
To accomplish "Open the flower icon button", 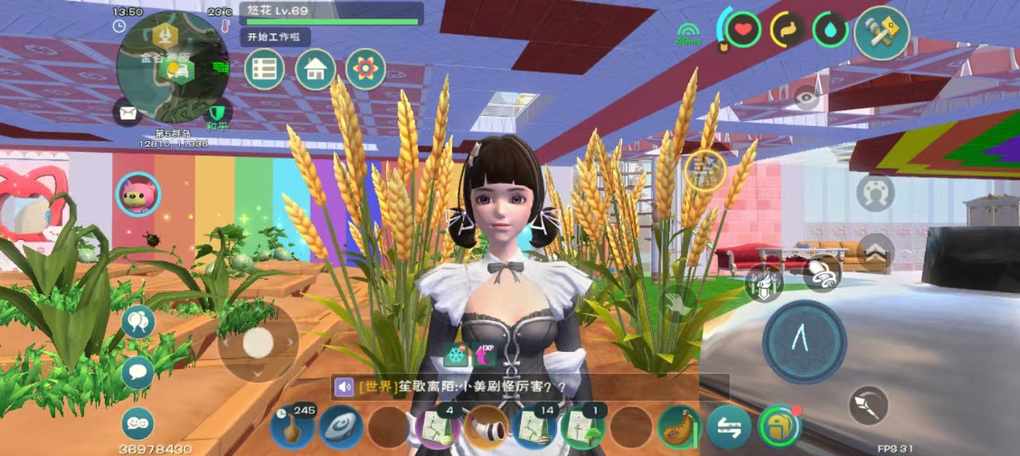I will [366, 69].
